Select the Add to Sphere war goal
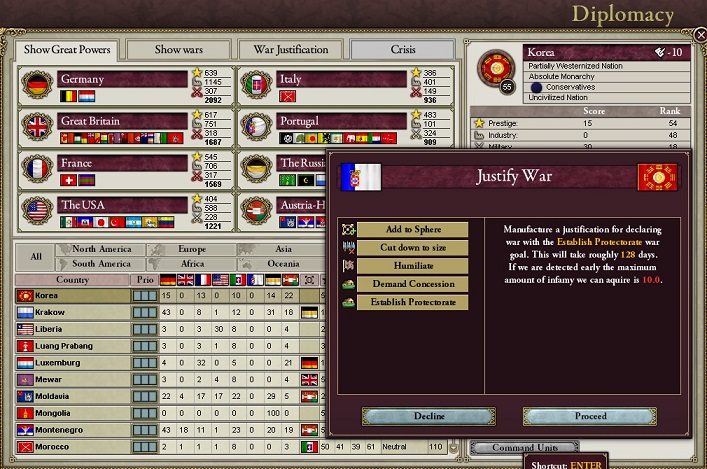The height and width of the screenshot is (469, 707). 412,230
